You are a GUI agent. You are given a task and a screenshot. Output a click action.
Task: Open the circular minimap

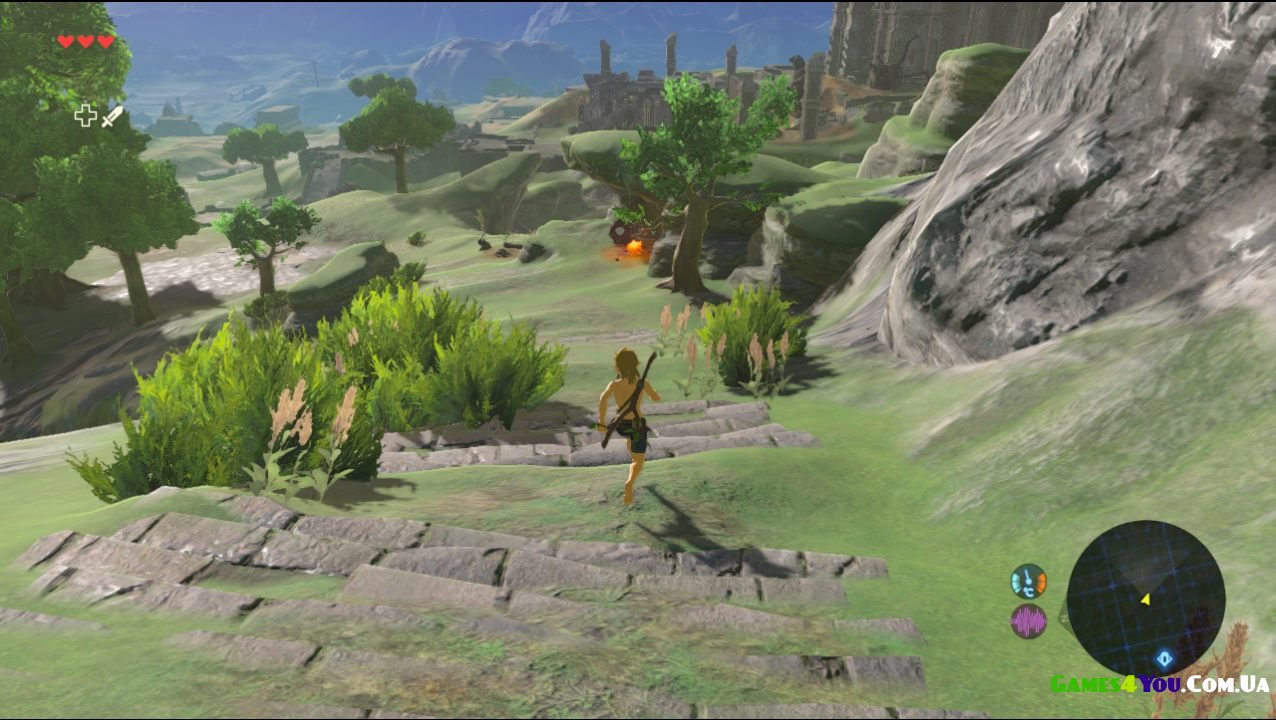click(x=1145, y=599)
